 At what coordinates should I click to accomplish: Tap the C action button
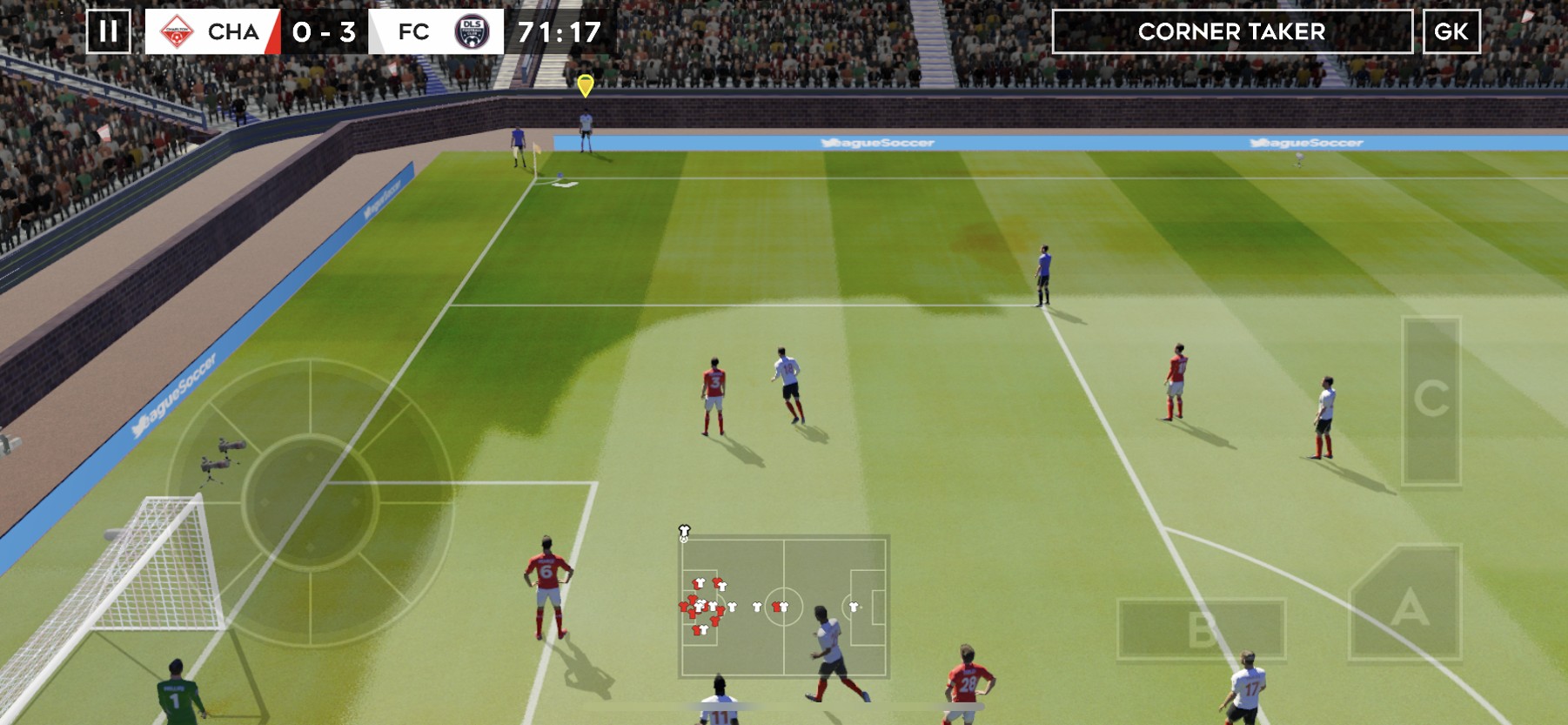[x=1431, y=400]
